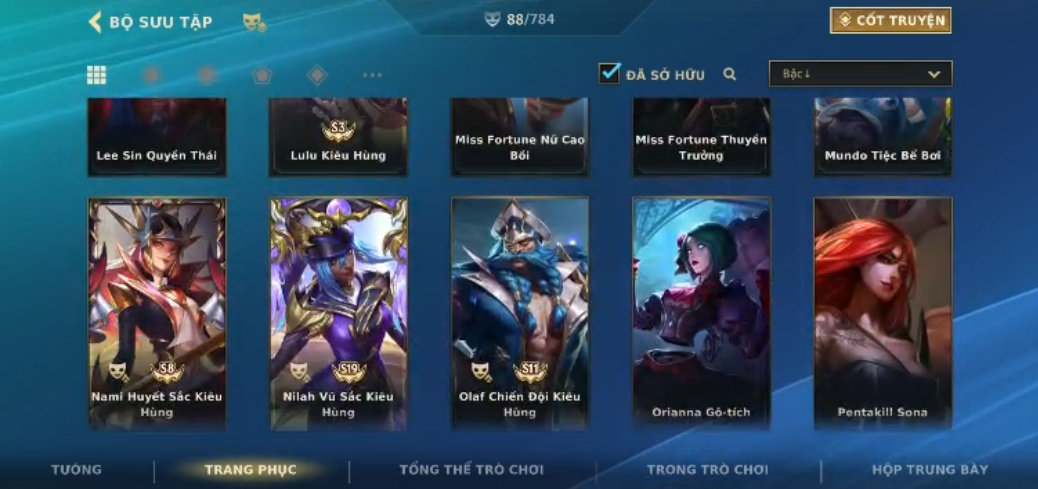Go back from Bộ Sưu Tập
1038x489 pixels.
click(96, 21)
